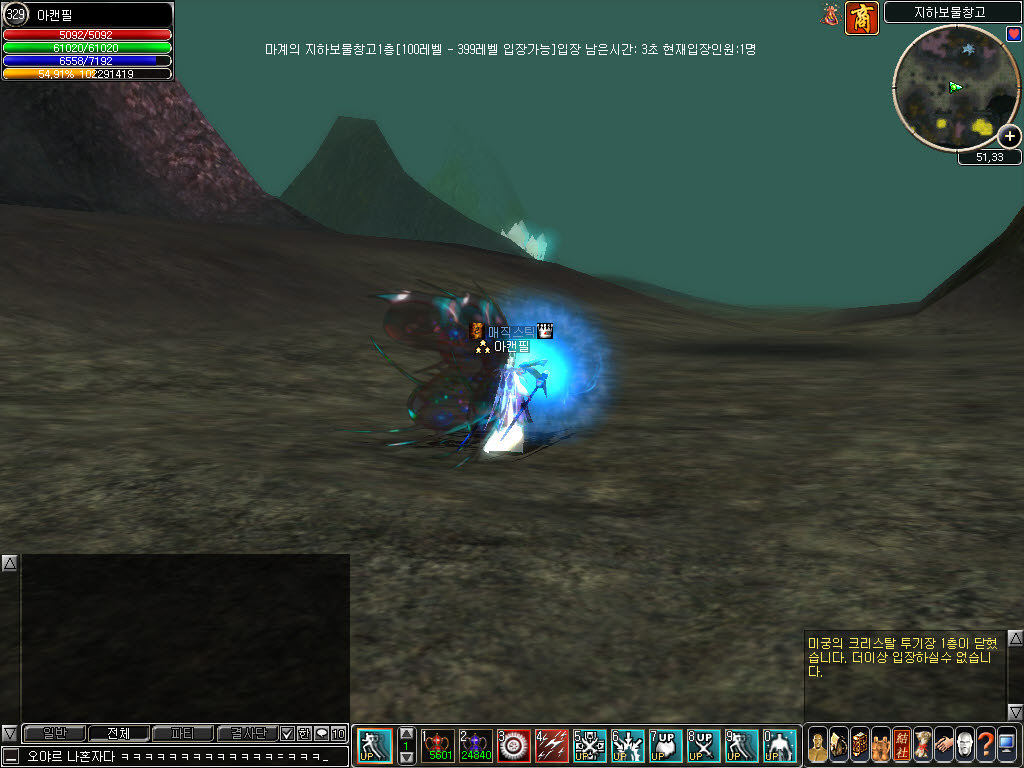Open the question mark help menu
1024x768 pixels.
tap(986, 743)
